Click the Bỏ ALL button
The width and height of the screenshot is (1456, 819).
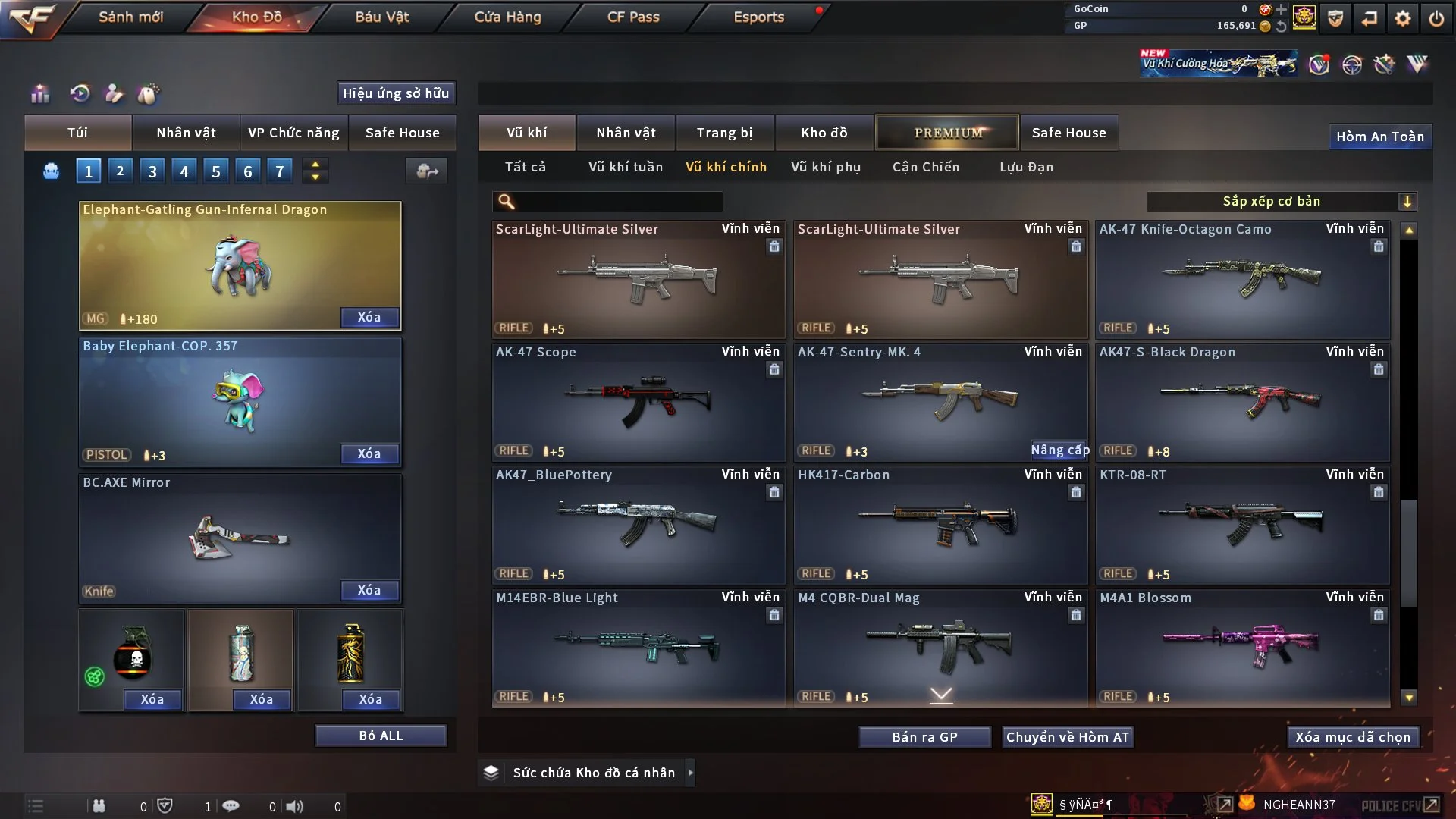coord(381,736)
